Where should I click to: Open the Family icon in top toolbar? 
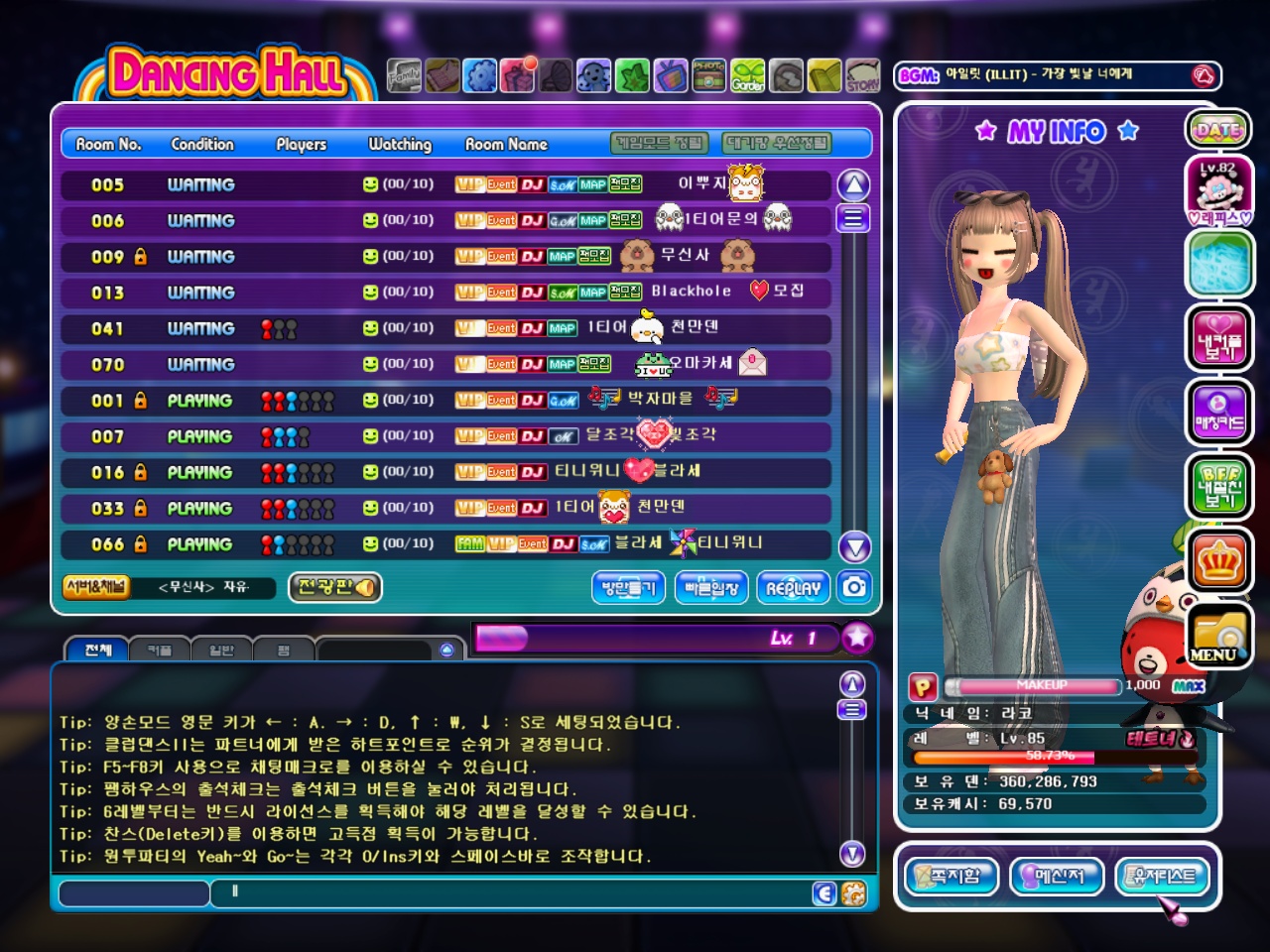point(404,75)
